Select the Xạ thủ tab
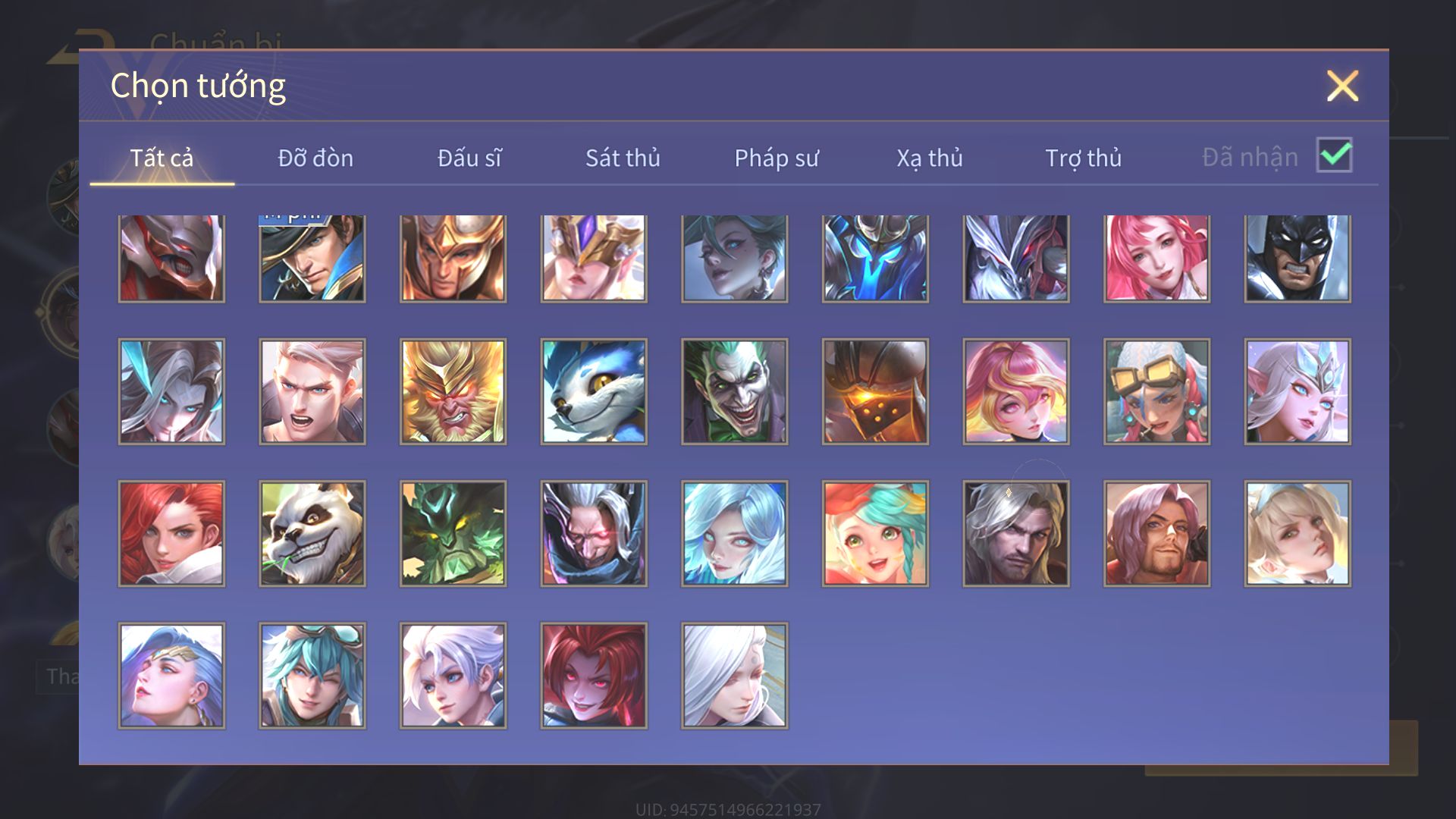The height and width of the screenshot is (819, 1456). coord(930,158)
